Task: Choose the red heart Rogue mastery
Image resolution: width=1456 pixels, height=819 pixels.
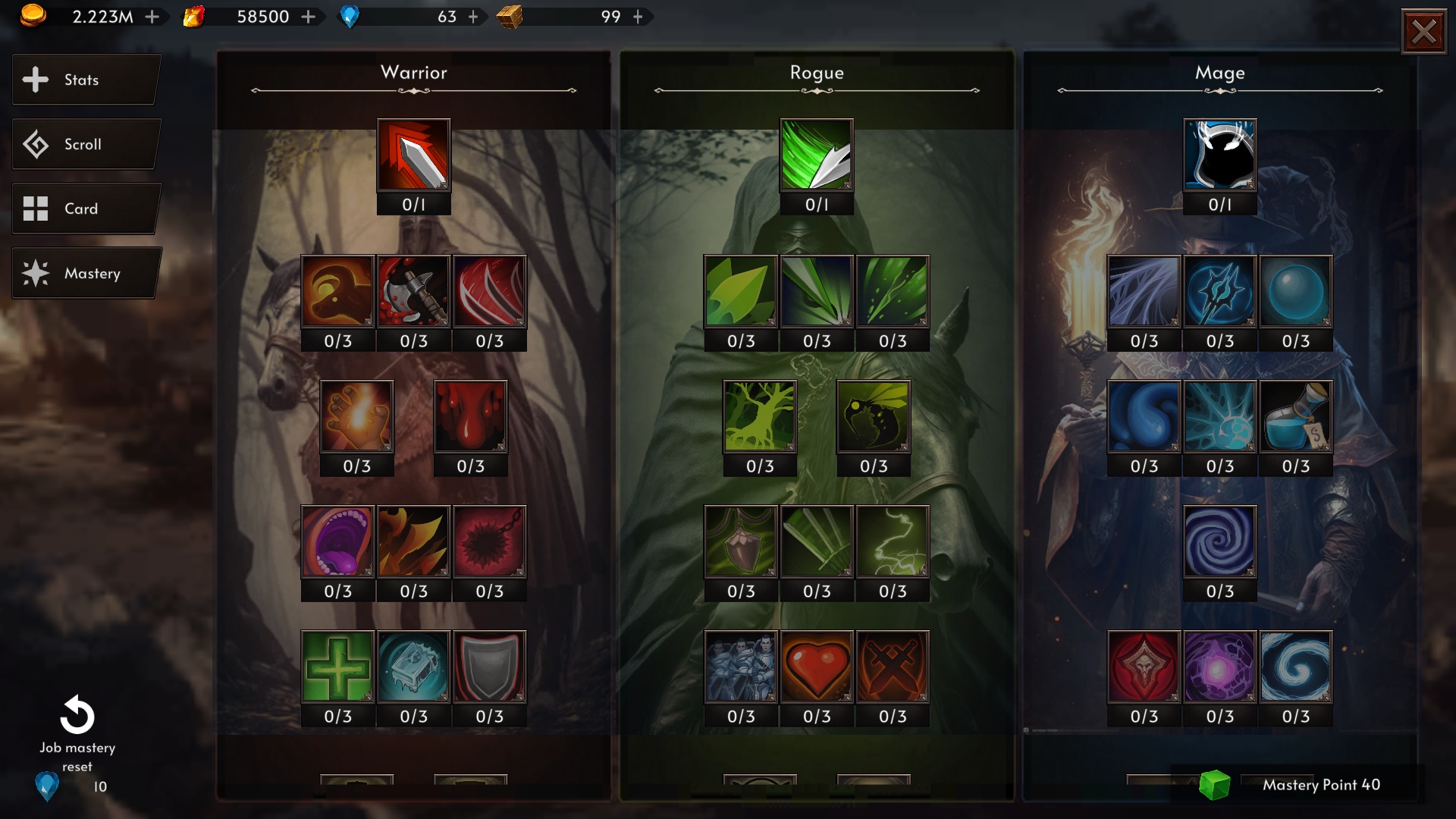Action: [x=817, y=667]
